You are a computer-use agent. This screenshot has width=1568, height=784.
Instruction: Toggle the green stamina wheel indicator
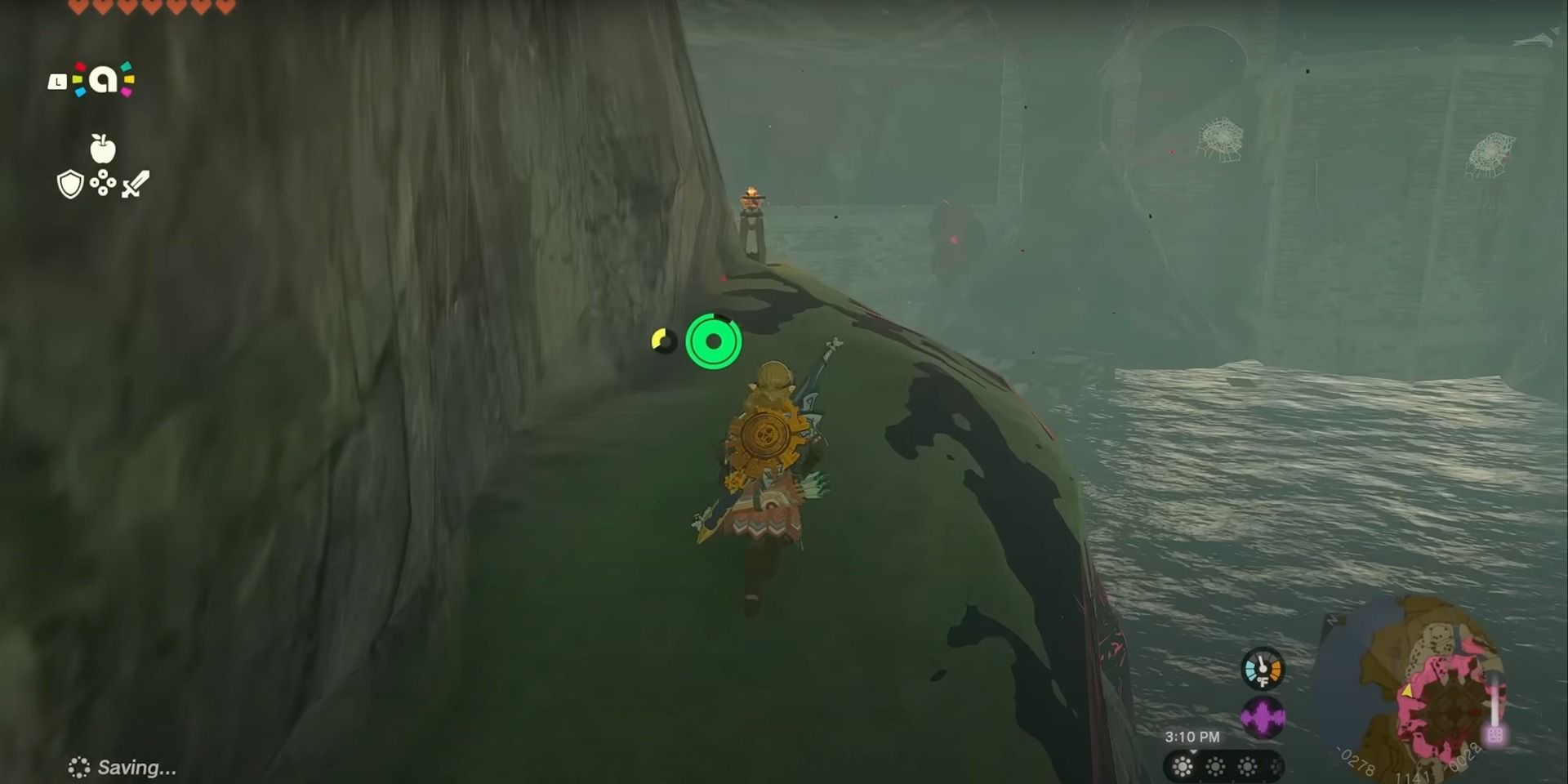[x=715, y=343]
